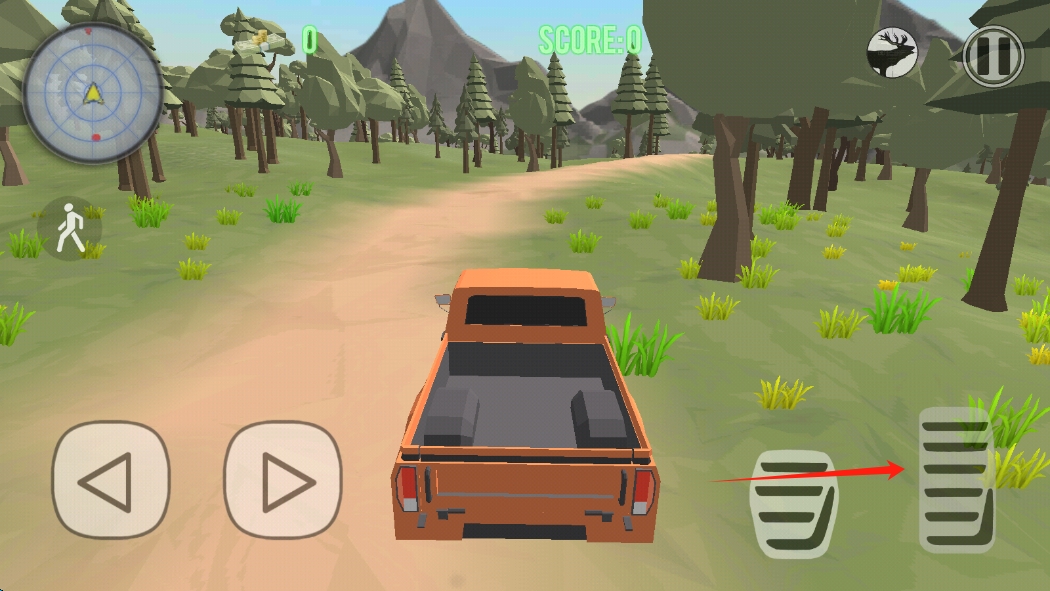The width and height of the screenshot is (1050, 591).
Task: Open the deer silhouette icon
Action: [x=893, y=52]
